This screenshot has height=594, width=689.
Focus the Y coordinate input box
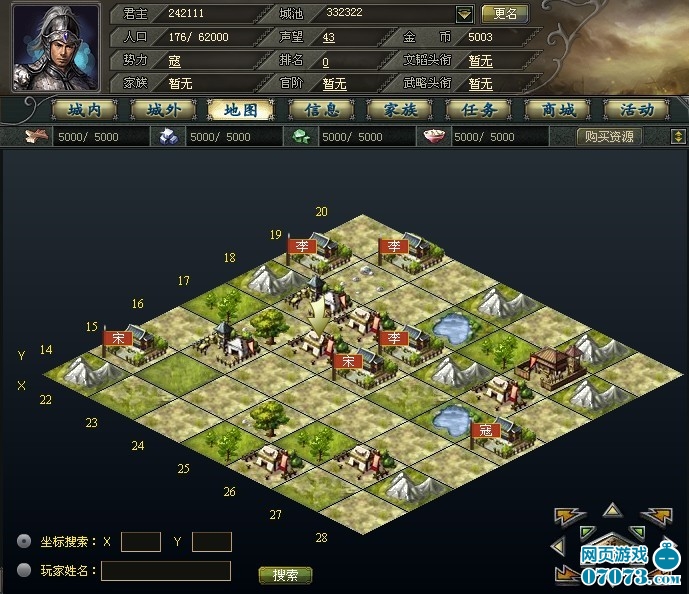point(211,542)
